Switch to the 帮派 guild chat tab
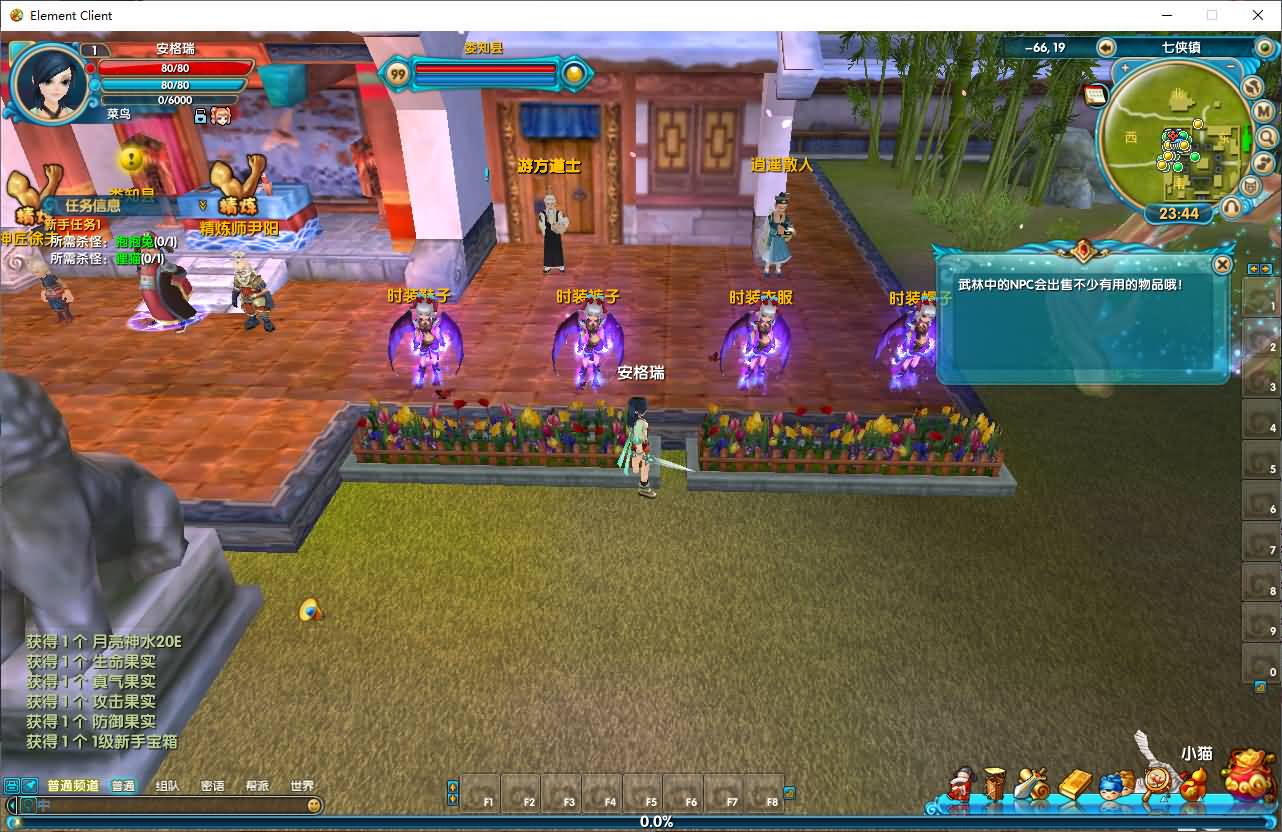 (x=257, y=786)
